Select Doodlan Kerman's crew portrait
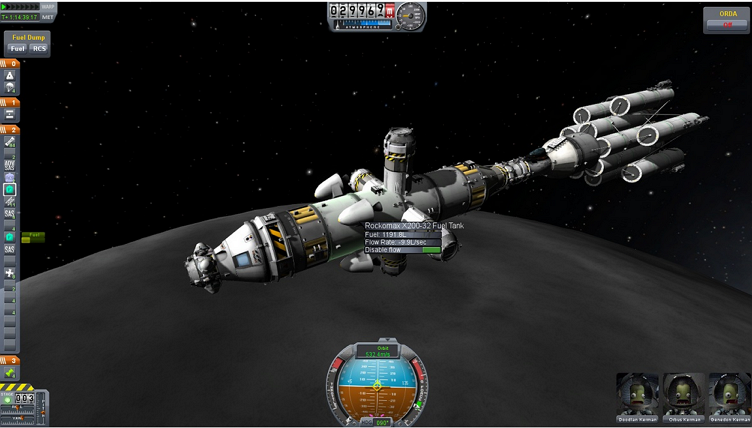The width and height of the screenshot is (752, 428). click(637, 397)
